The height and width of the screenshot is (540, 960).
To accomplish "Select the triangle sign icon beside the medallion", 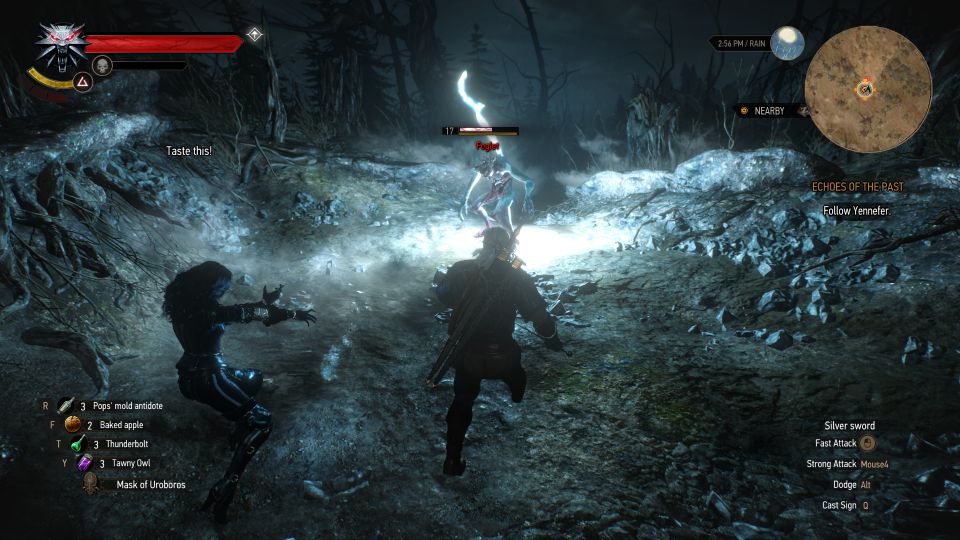I will coord(84,82).
